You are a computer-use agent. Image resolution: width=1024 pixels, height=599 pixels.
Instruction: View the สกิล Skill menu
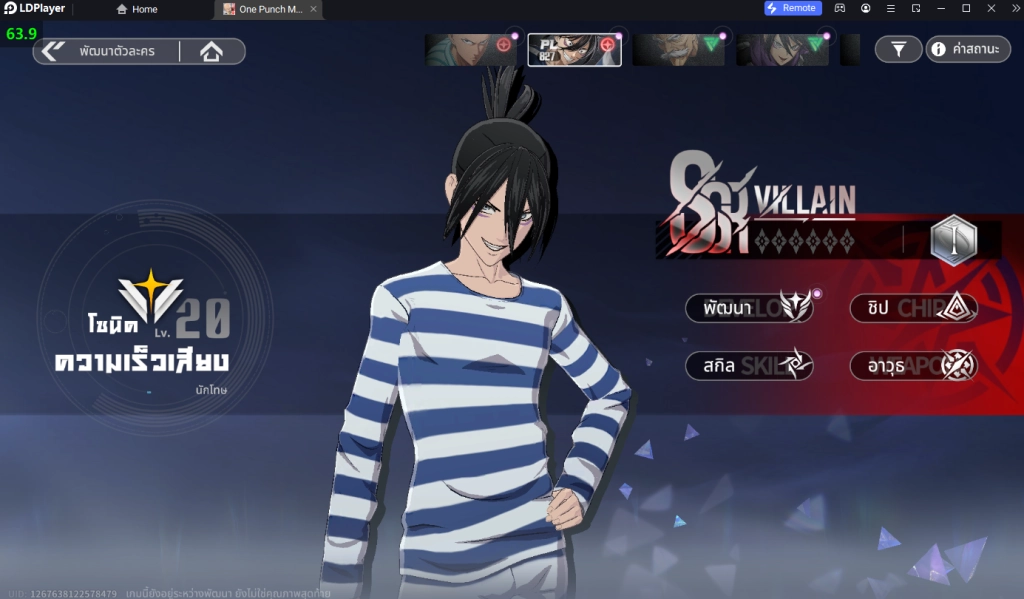749,365
